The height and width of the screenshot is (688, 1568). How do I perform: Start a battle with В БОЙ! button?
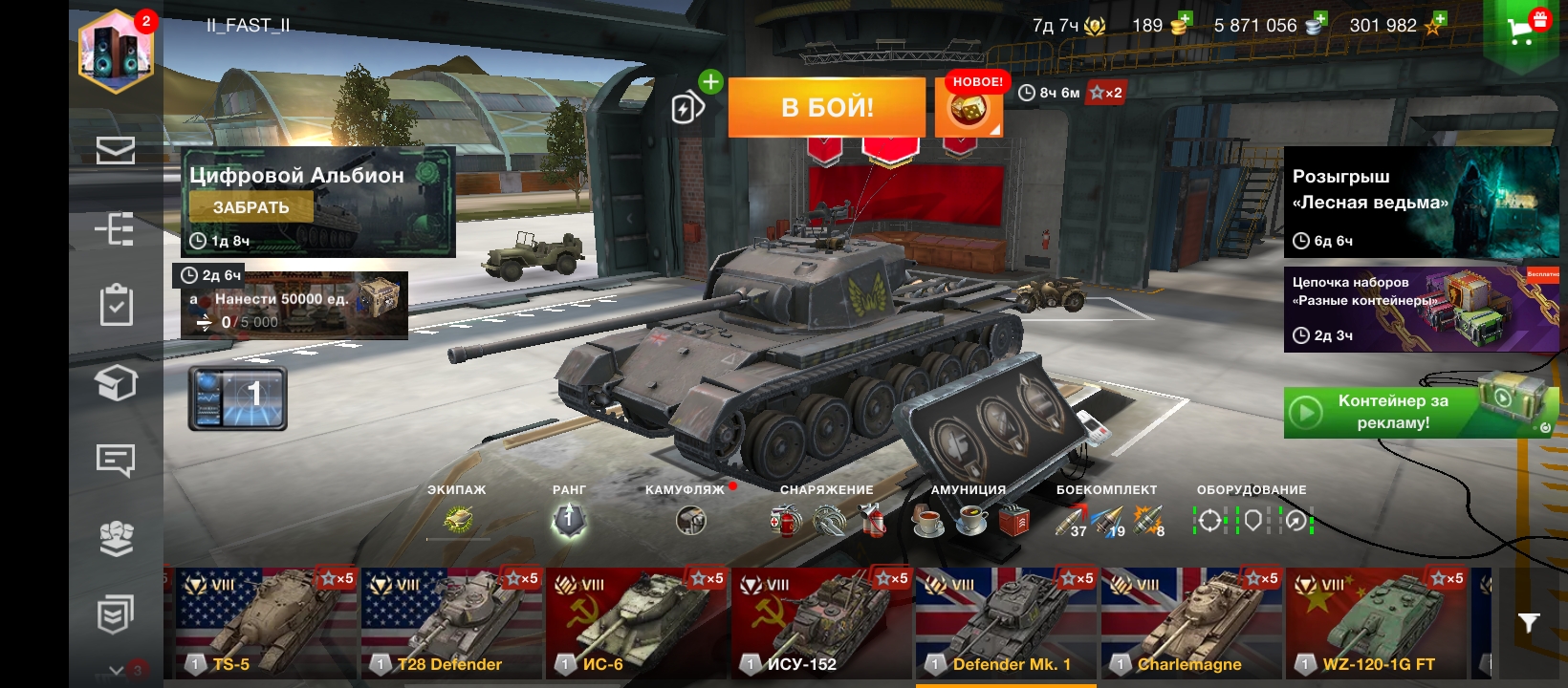coord(826,107)
